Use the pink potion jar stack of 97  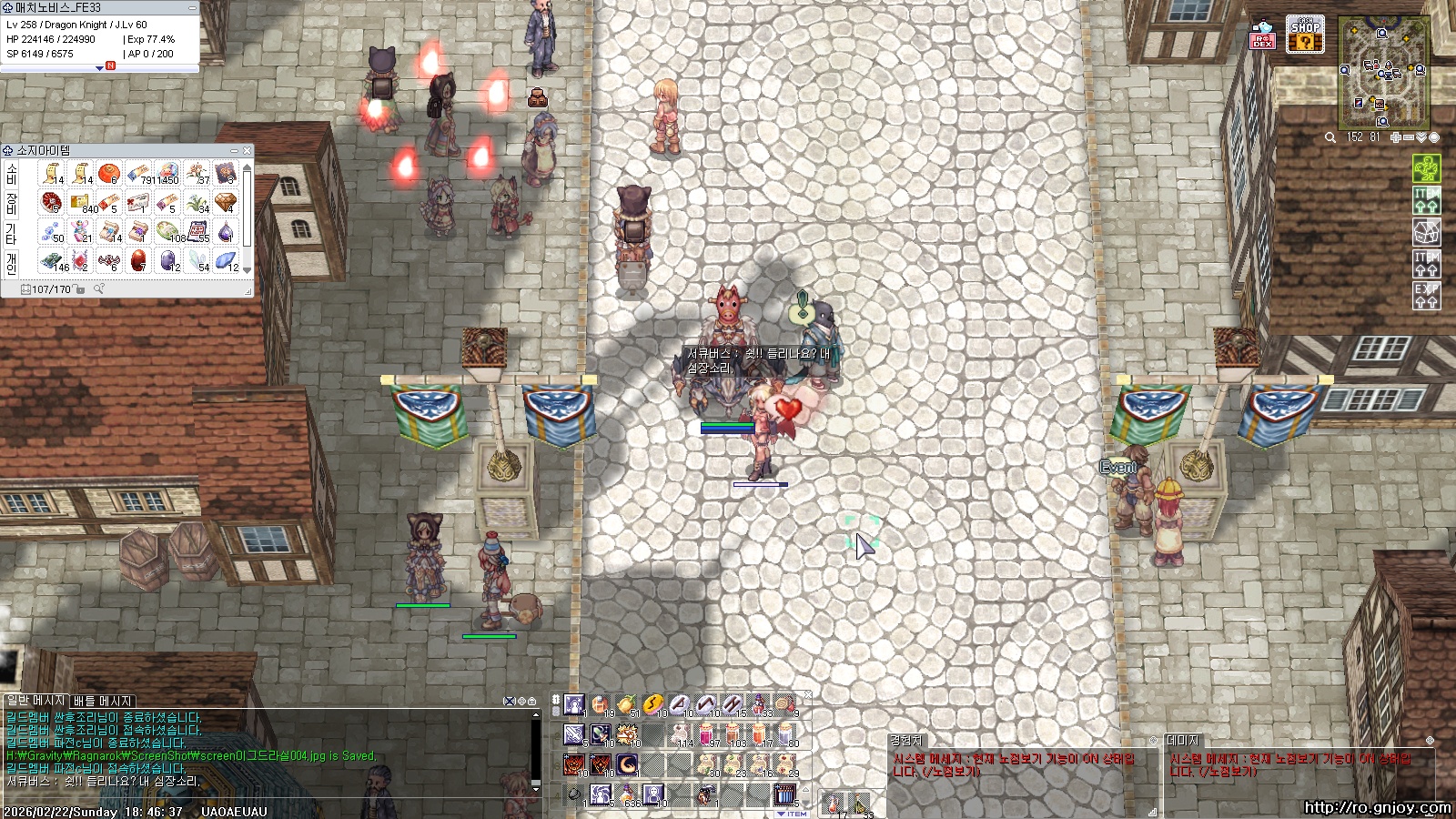[706, 734]
